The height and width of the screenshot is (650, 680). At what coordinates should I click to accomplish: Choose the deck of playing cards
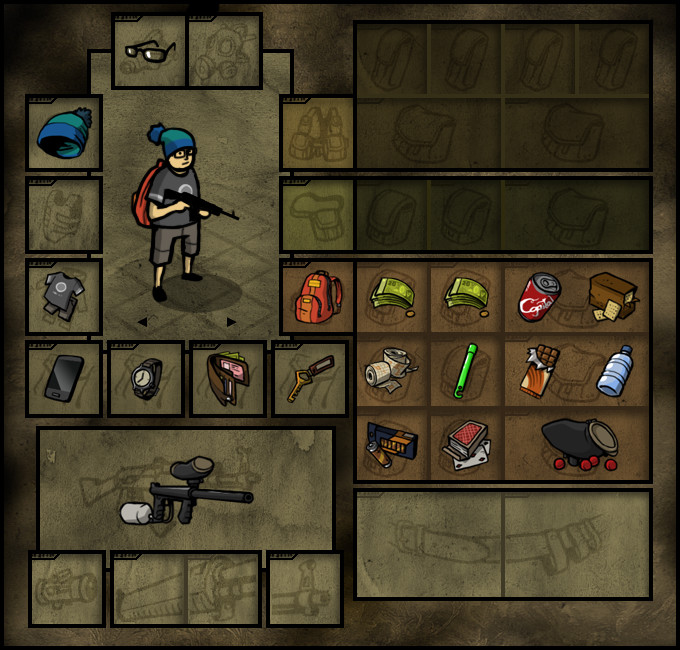point(466,444)
